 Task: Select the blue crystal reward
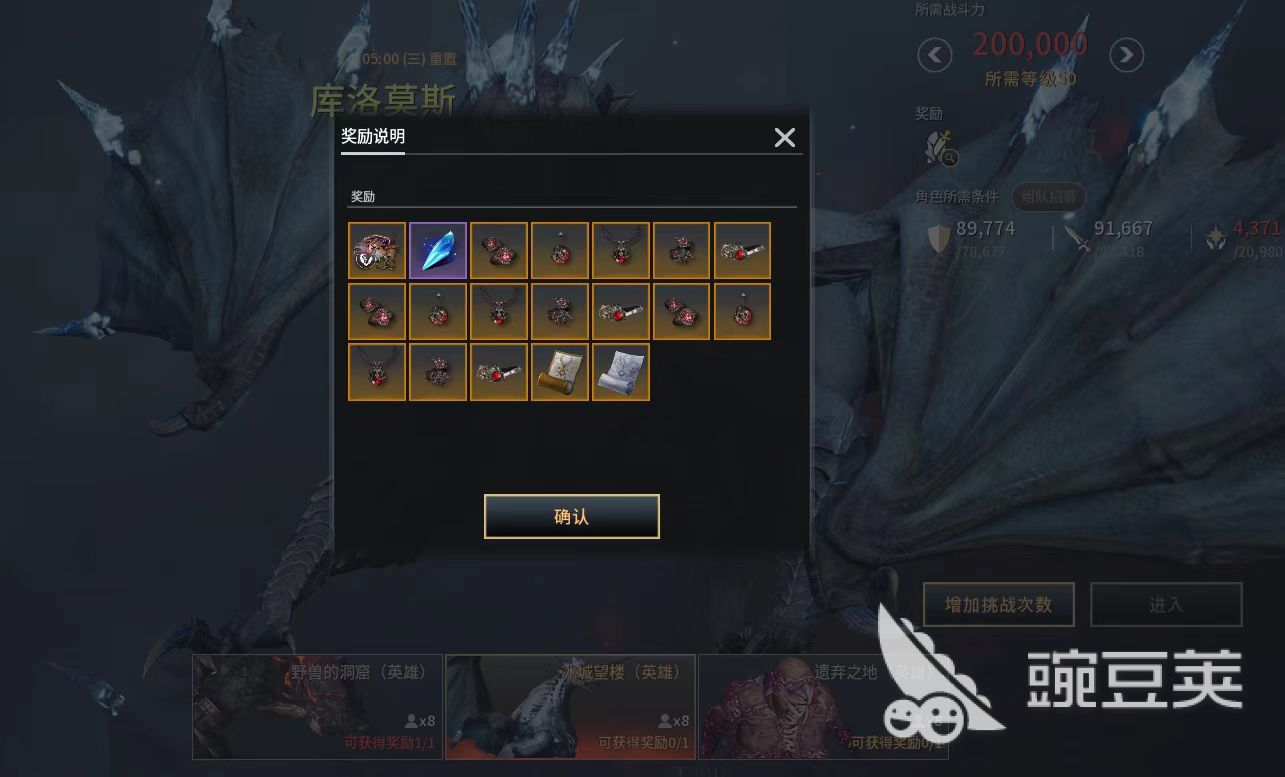pyautogui.click(x=438, y=250)
